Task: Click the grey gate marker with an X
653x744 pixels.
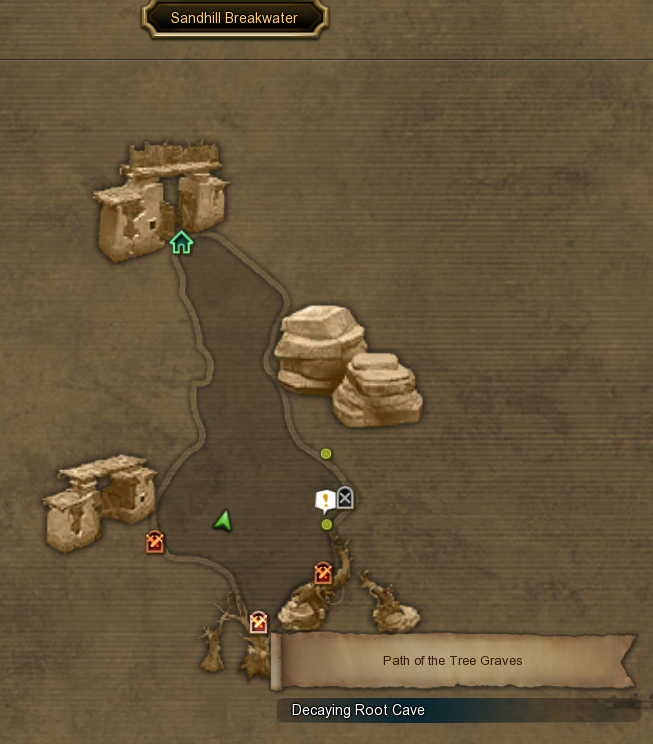Action: click(345, 497)
